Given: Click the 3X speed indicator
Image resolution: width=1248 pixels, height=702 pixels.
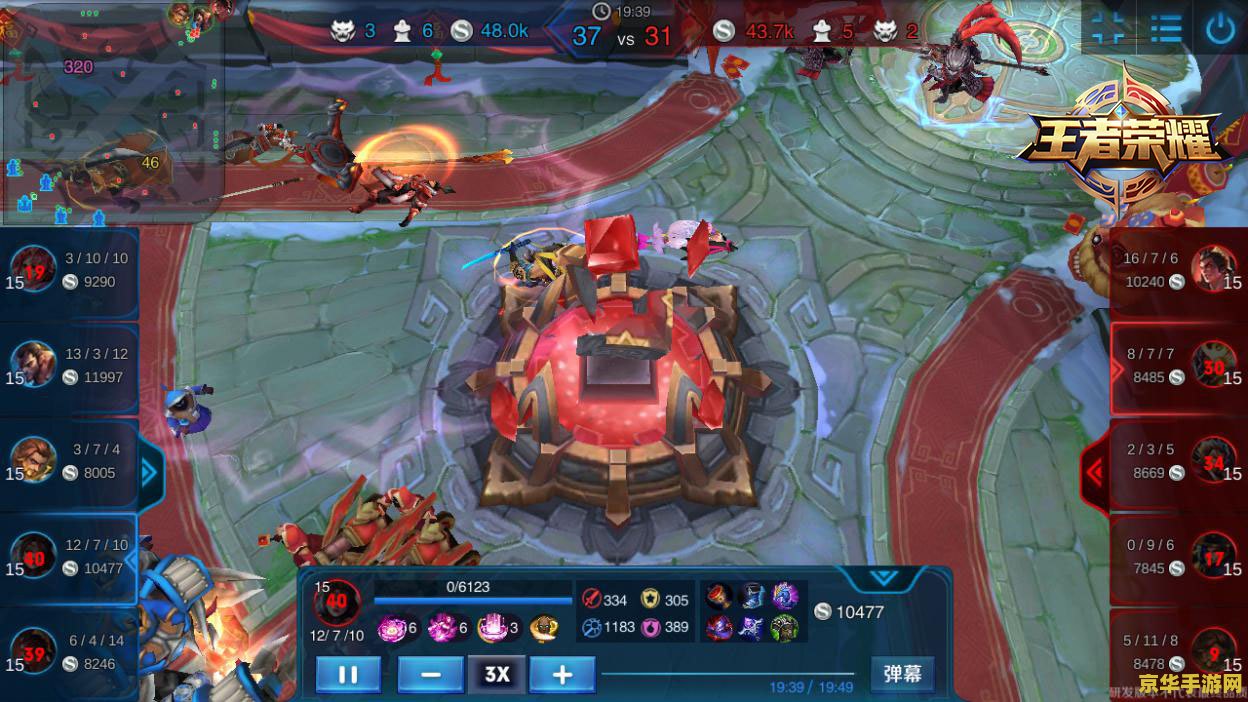Looking at the screenshot, I should click(496, 674).
